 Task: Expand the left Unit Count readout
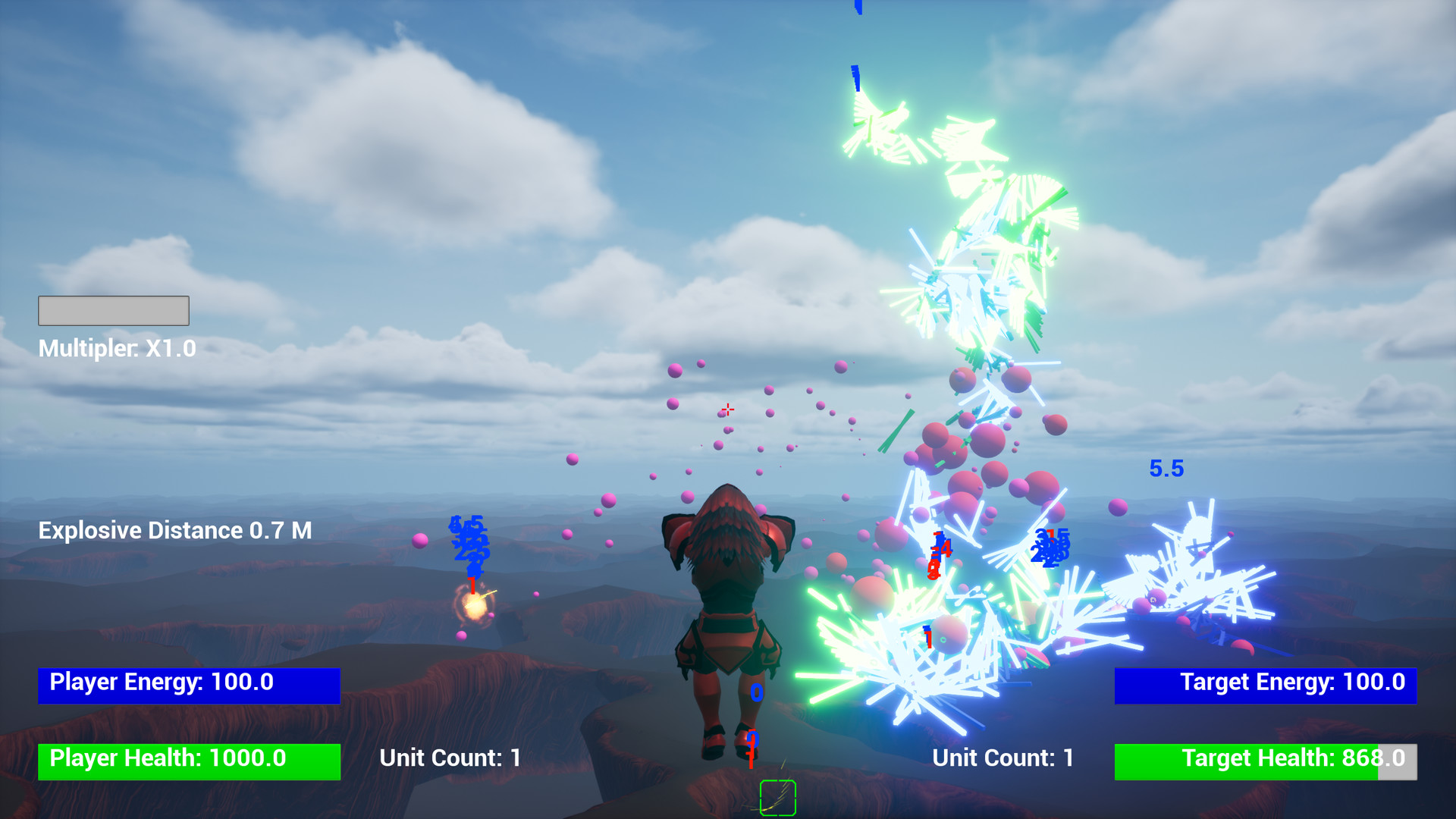pyautogui.click(x=449, y=758)
